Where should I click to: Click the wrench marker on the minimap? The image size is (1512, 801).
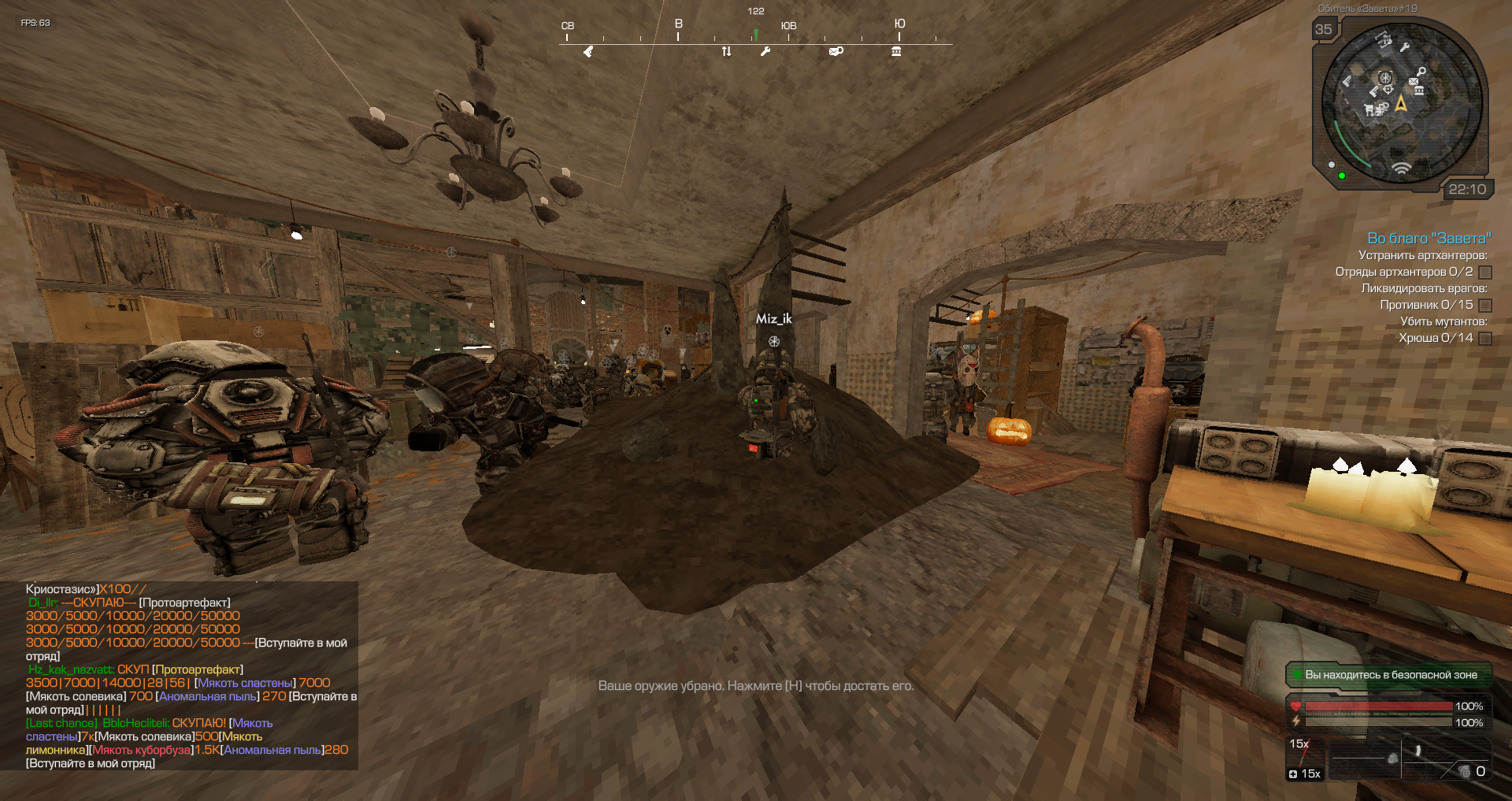click(x=1404, y=47)
